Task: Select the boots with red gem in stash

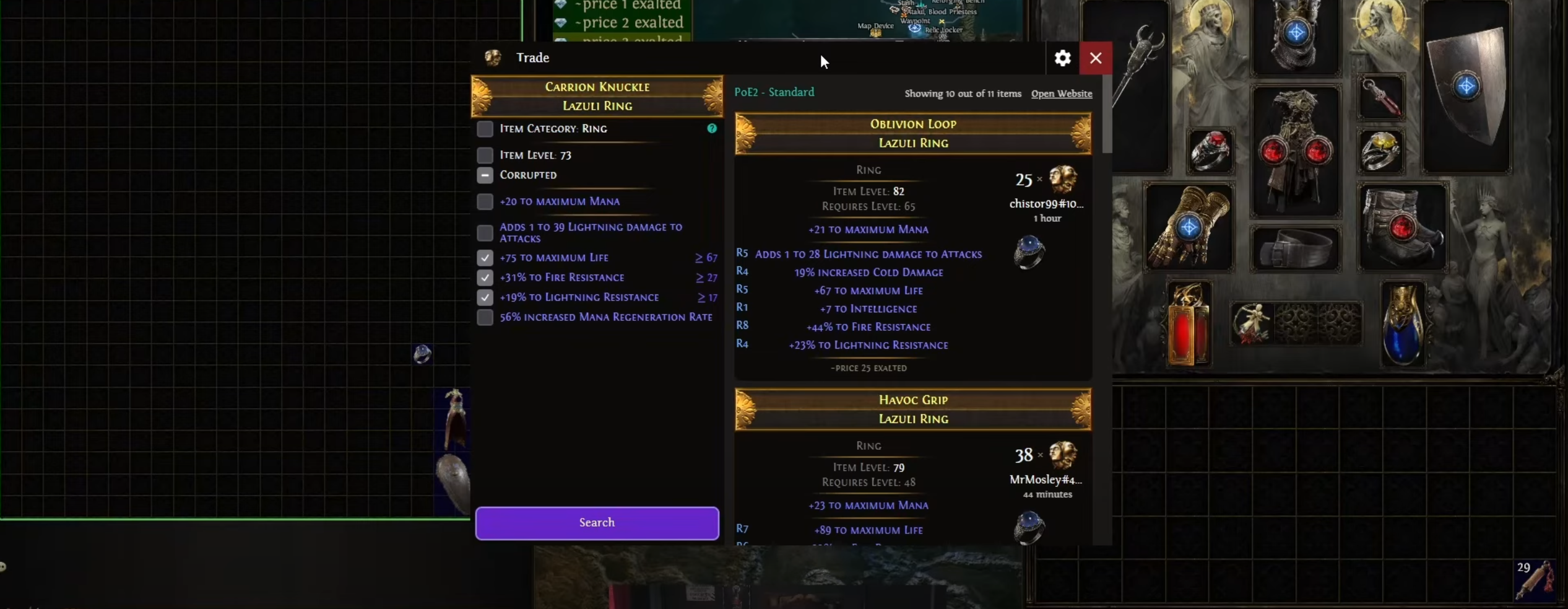Action: pyautogui.click(x=1401, y=227)
